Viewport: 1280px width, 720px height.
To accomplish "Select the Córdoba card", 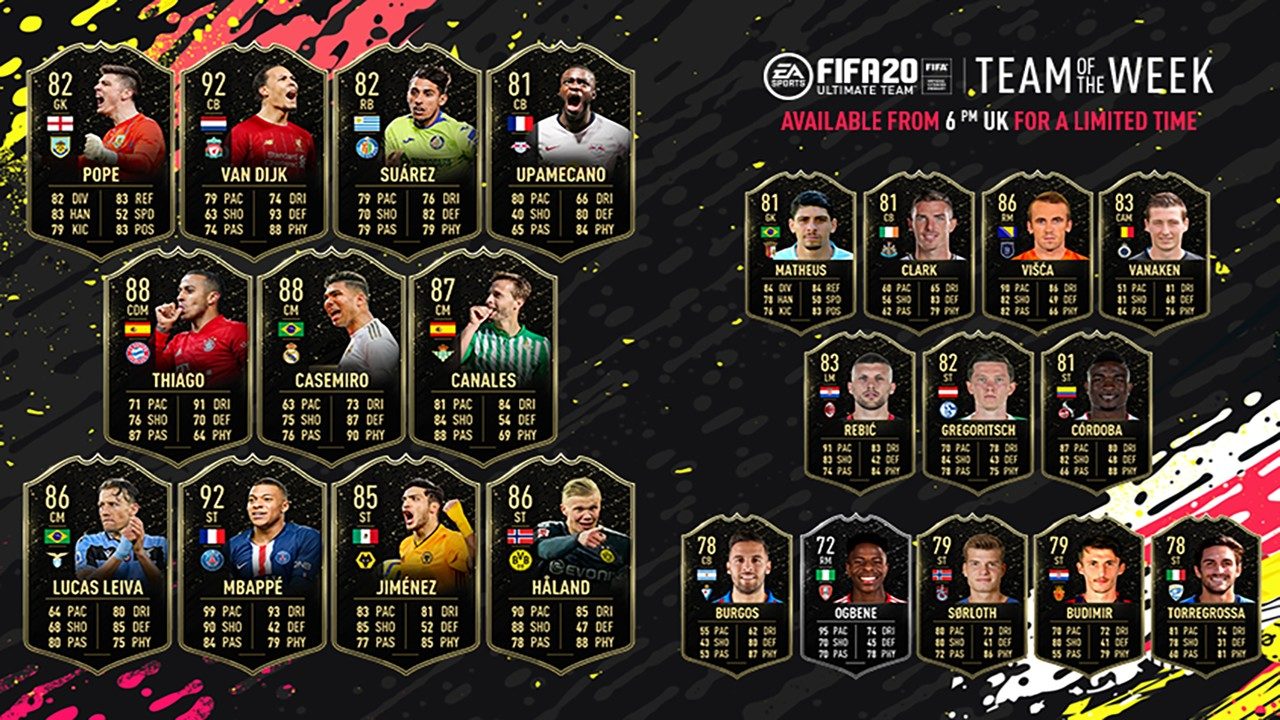I will point(1095,410).
